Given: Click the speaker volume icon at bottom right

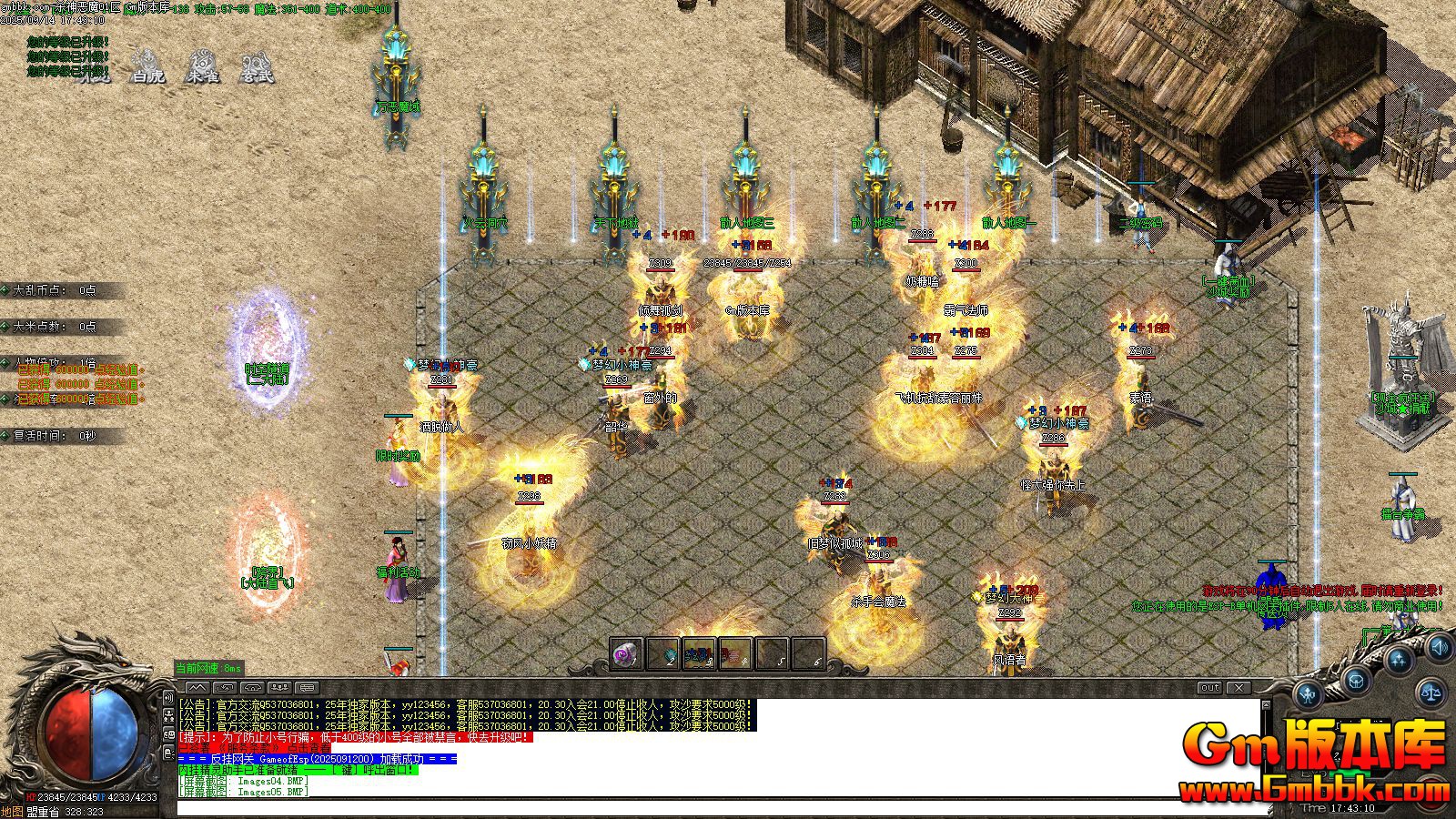Looking at the screenshot, I should click(1440, 648).
